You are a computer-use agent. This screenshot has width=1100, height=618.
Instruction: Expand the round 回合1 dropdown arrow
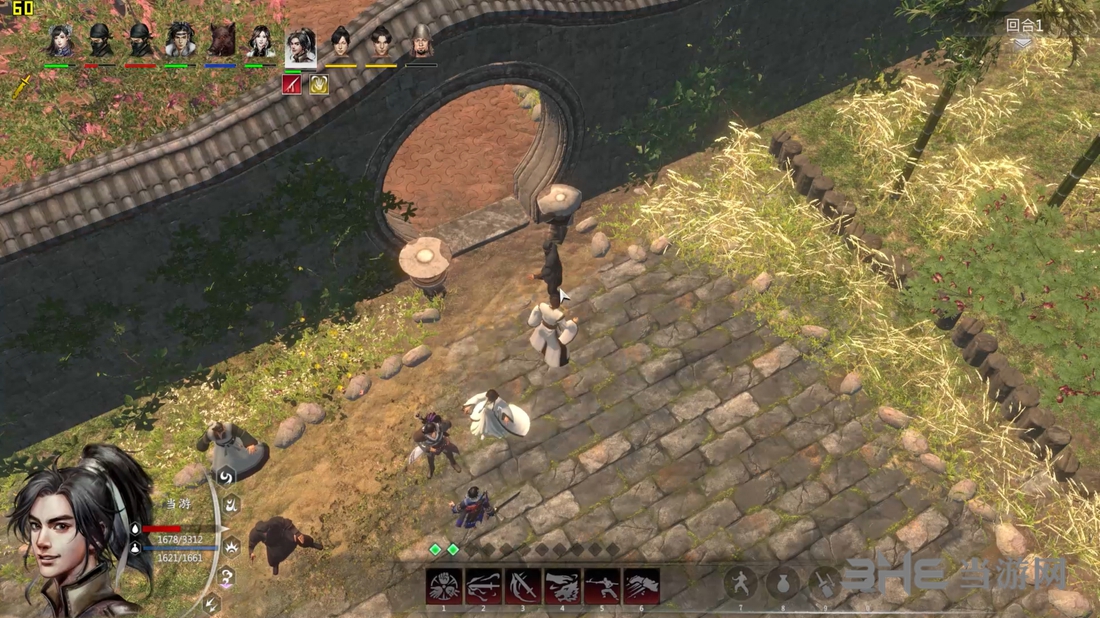click(x=1023, y=43)
